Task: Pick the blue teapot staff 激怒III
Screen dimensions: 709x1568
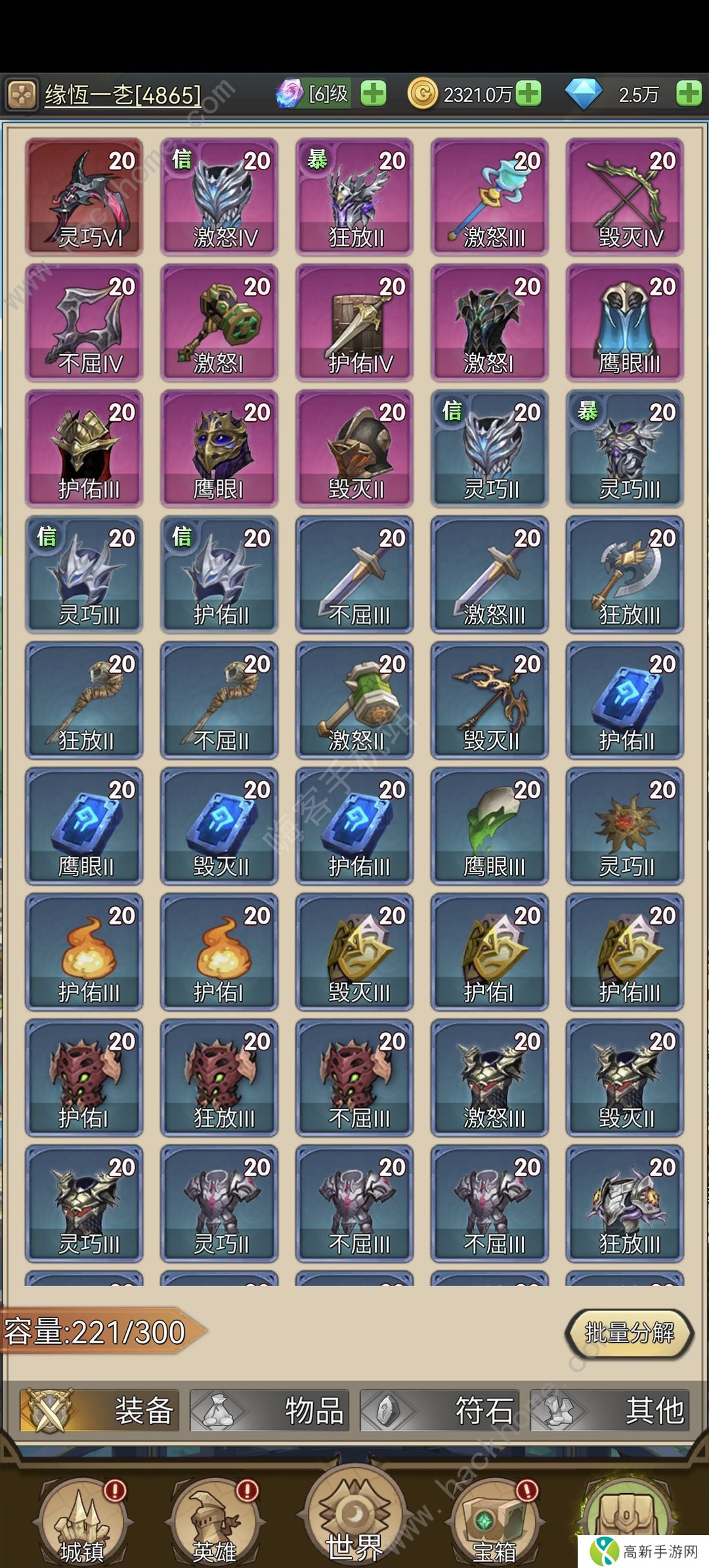Action: (x=490, y=196)
